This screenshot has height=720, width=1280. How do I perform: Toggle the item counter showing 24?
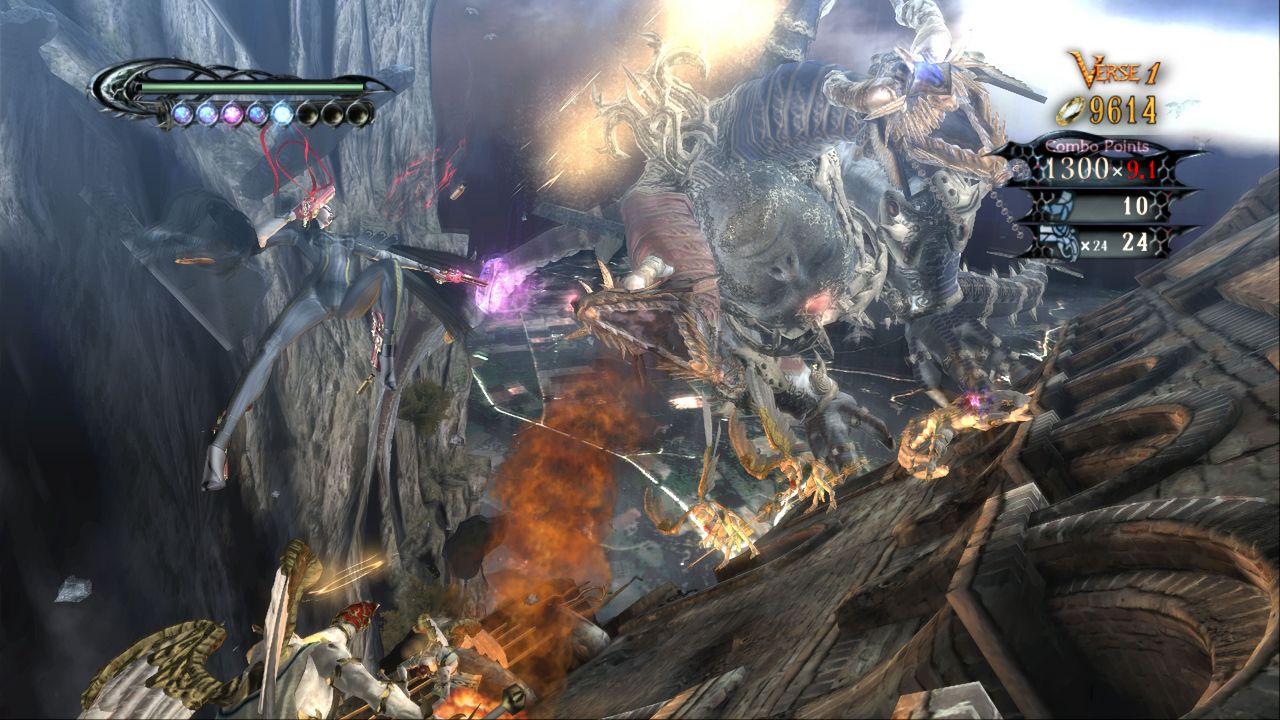click(x=1138, y=242)
